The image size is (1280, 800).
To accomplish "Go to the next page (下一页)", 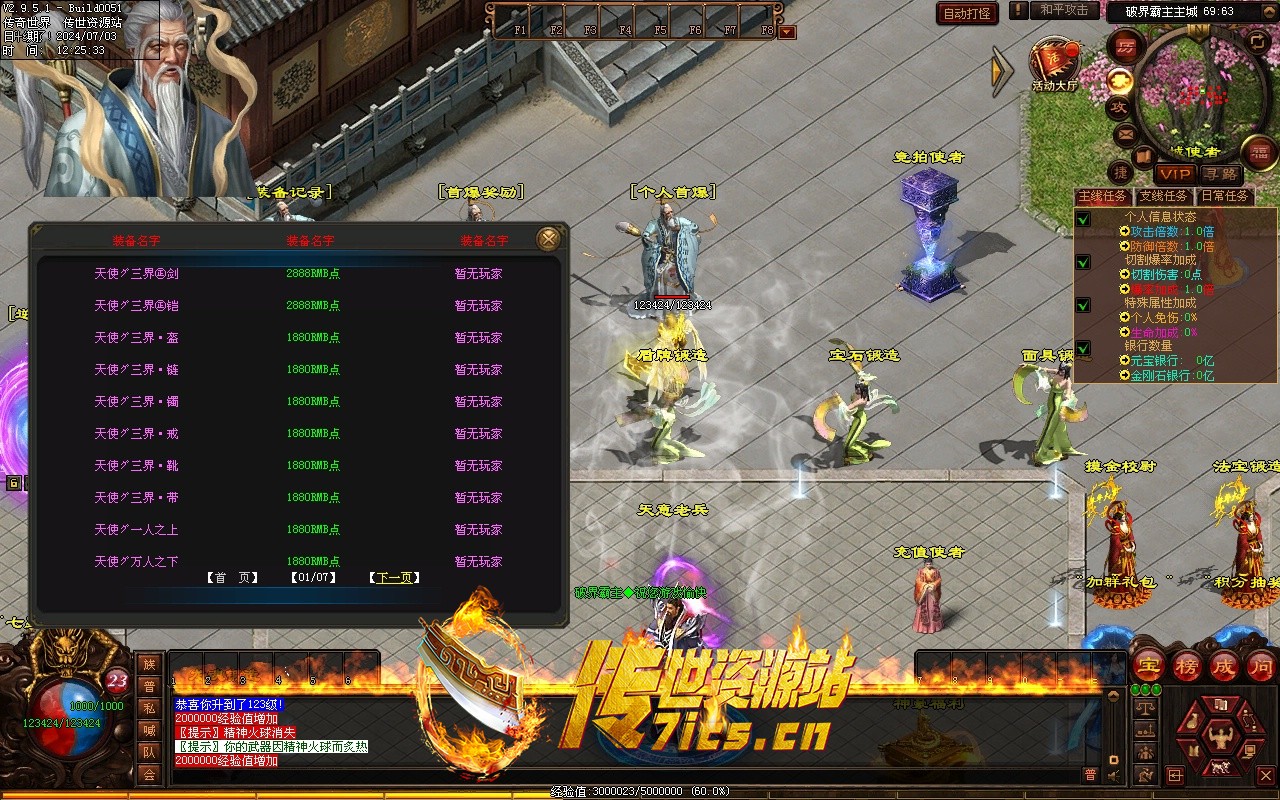I will click(x=394, y=578).
